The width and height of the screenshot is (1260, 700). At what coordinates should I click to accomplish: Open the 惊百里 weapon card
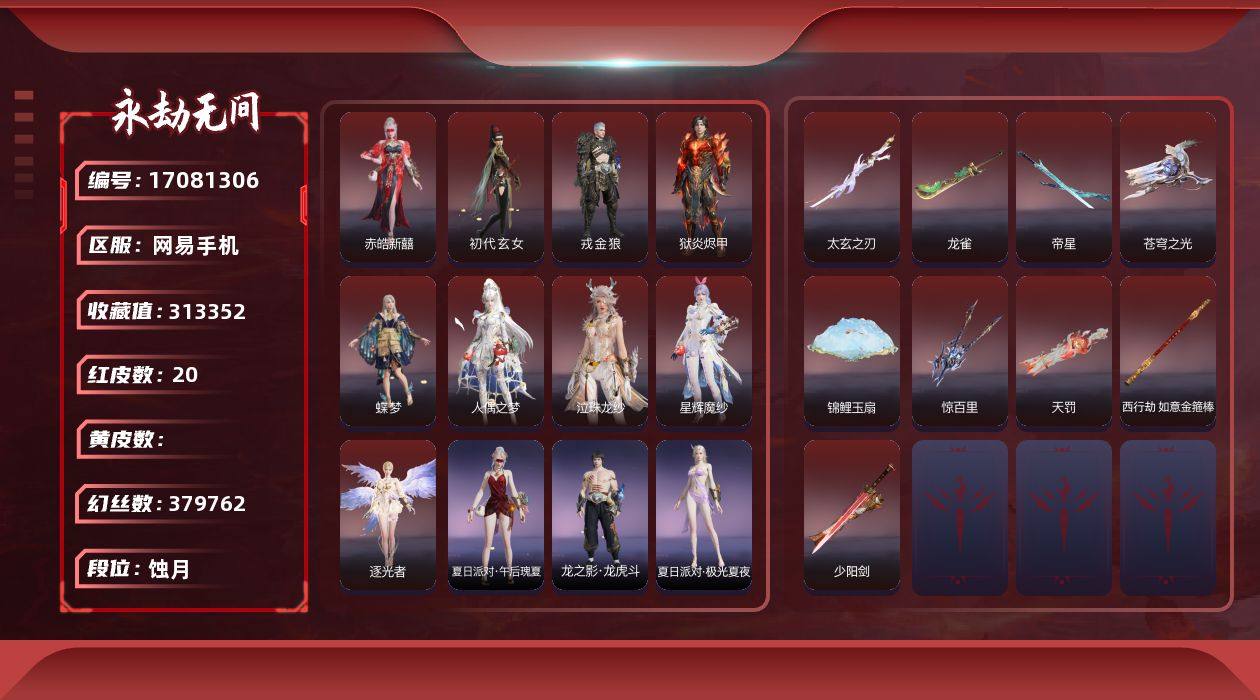[x=960, y=351]
